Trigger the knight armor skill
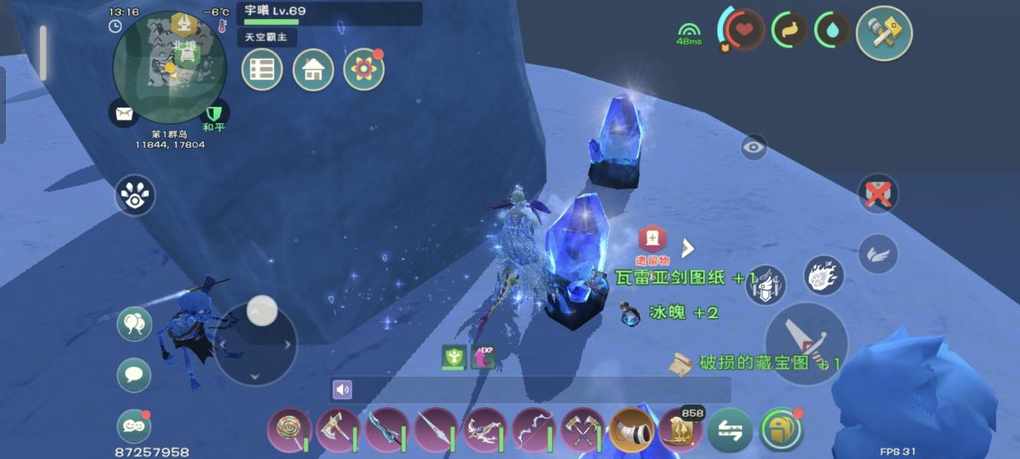 767,285
